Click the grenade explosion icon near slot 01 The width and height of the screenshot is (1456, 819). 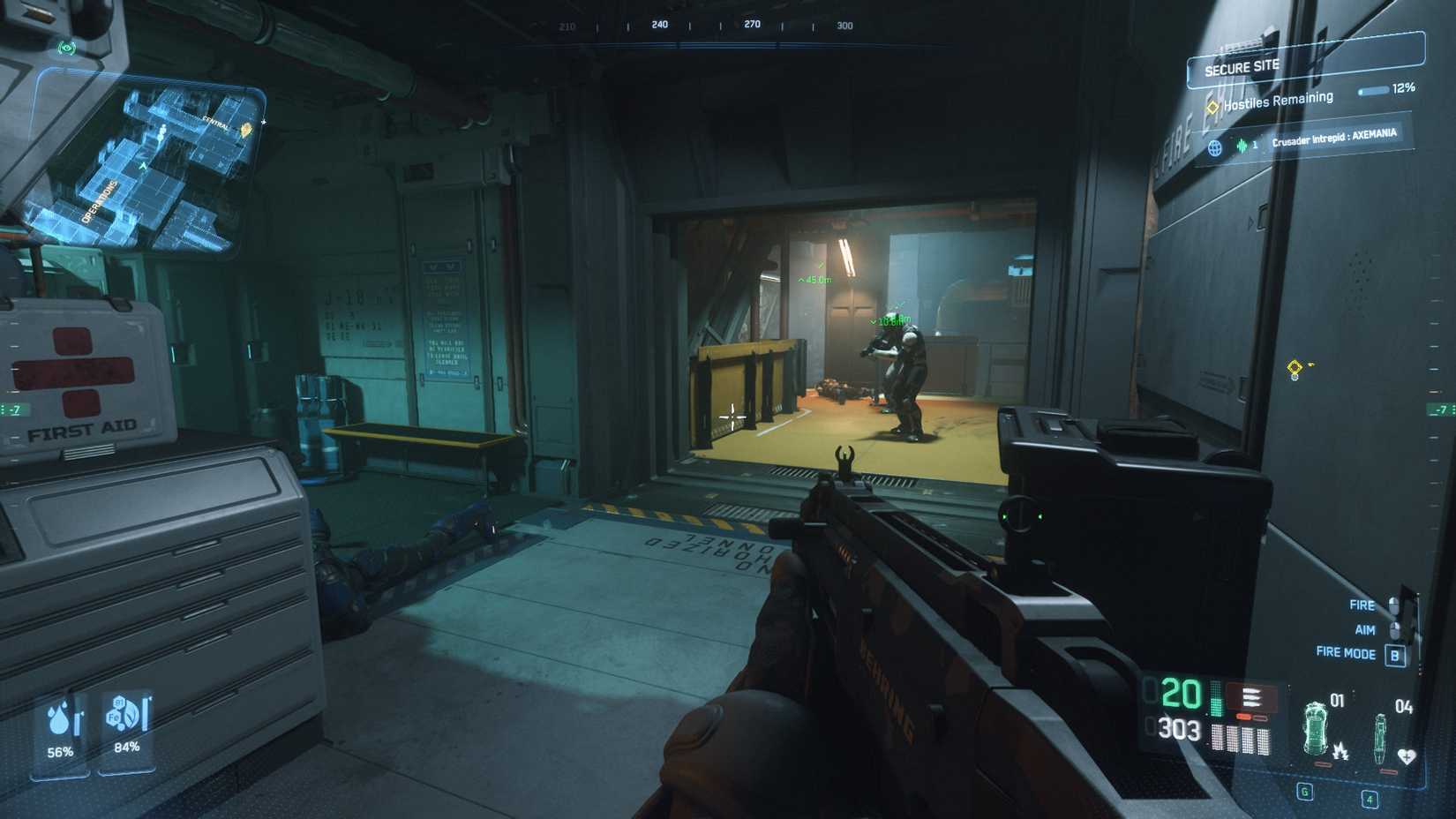click(x=1341, y=754)
